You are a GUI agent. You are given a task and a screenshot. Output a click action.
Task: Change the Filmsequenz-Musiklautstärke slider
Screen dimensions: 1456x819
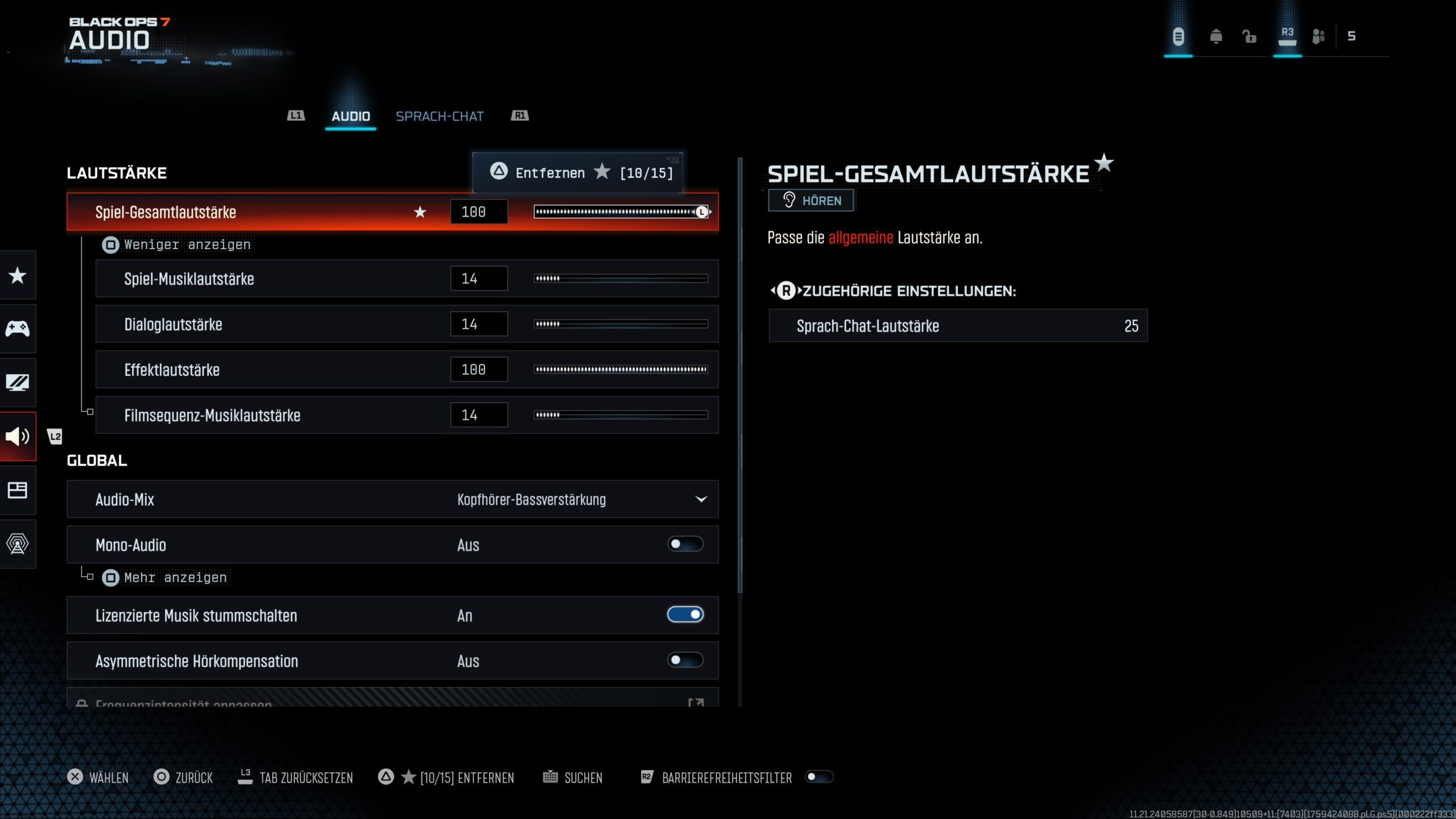(x=621, y=415)
